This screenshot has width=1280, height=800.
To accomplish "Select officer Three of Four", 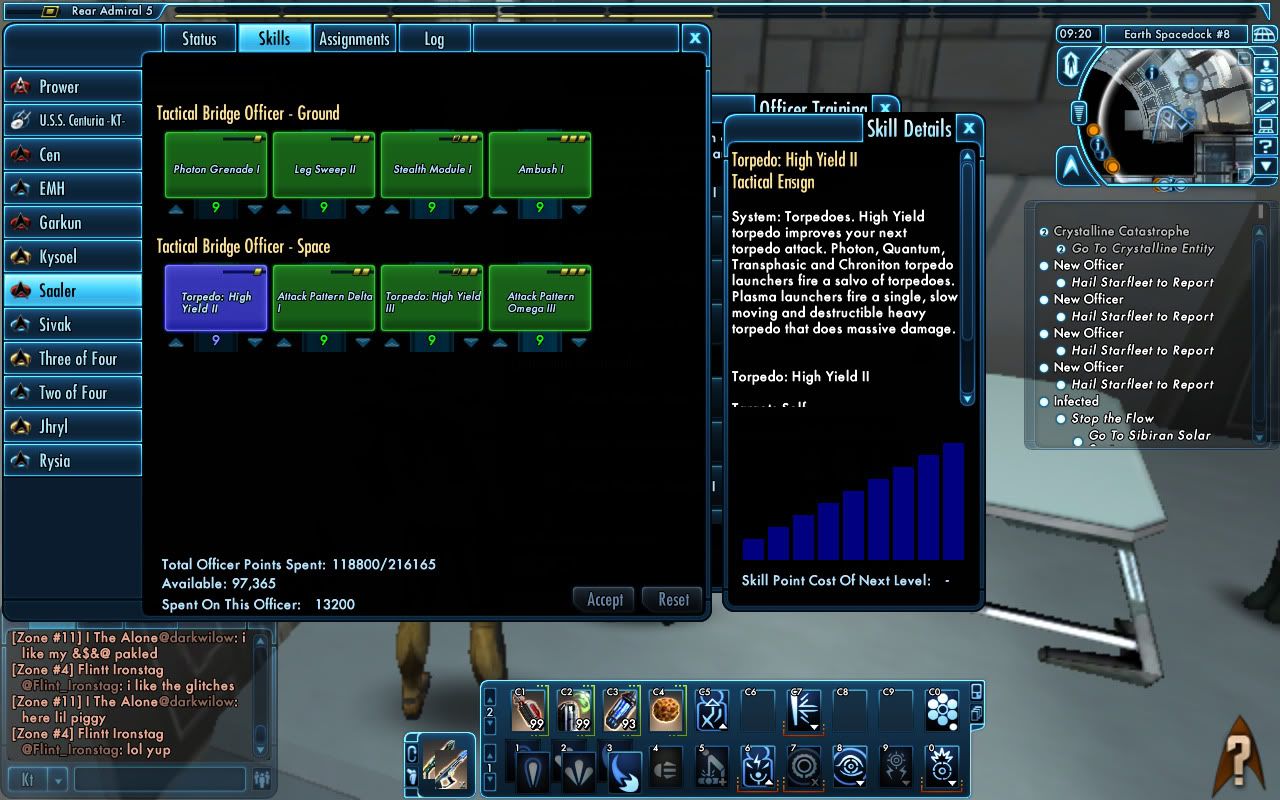I will 72,359.
